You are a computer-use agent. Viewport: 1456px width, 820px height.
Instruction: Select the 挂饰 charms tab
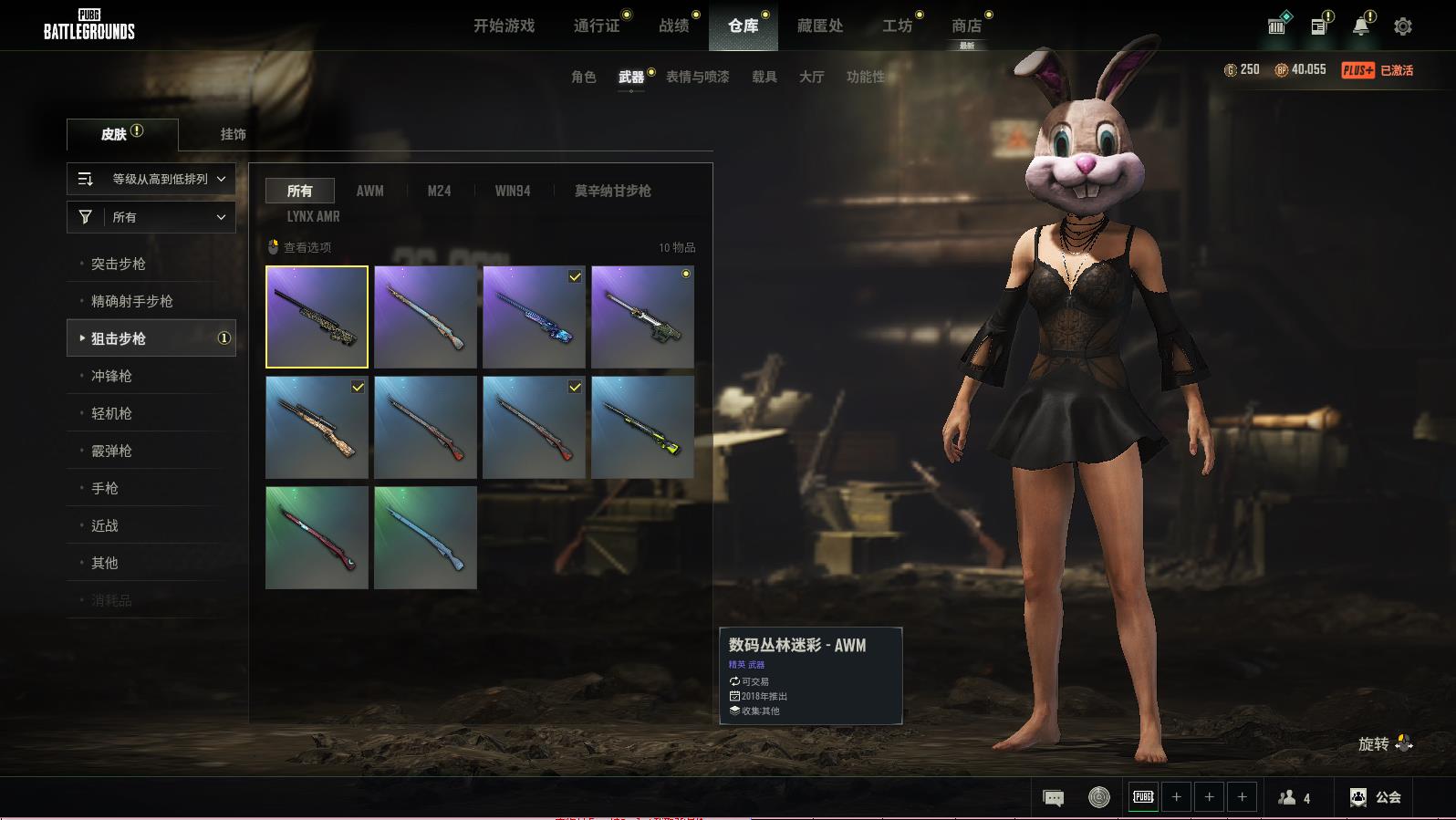pos(233,134)
